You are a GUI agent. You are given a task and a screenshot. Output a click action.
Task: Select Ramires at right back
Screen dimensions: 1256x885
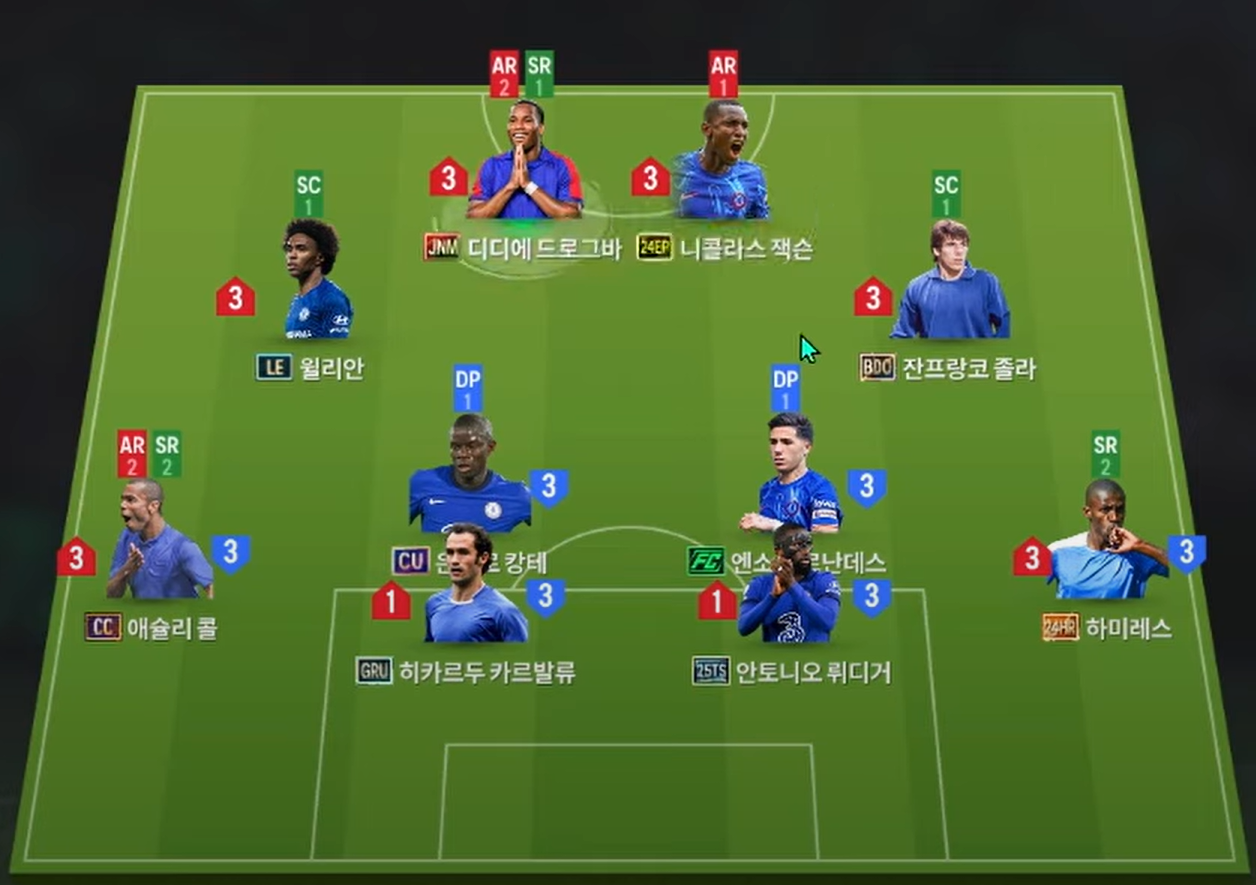pos(1107,543)
